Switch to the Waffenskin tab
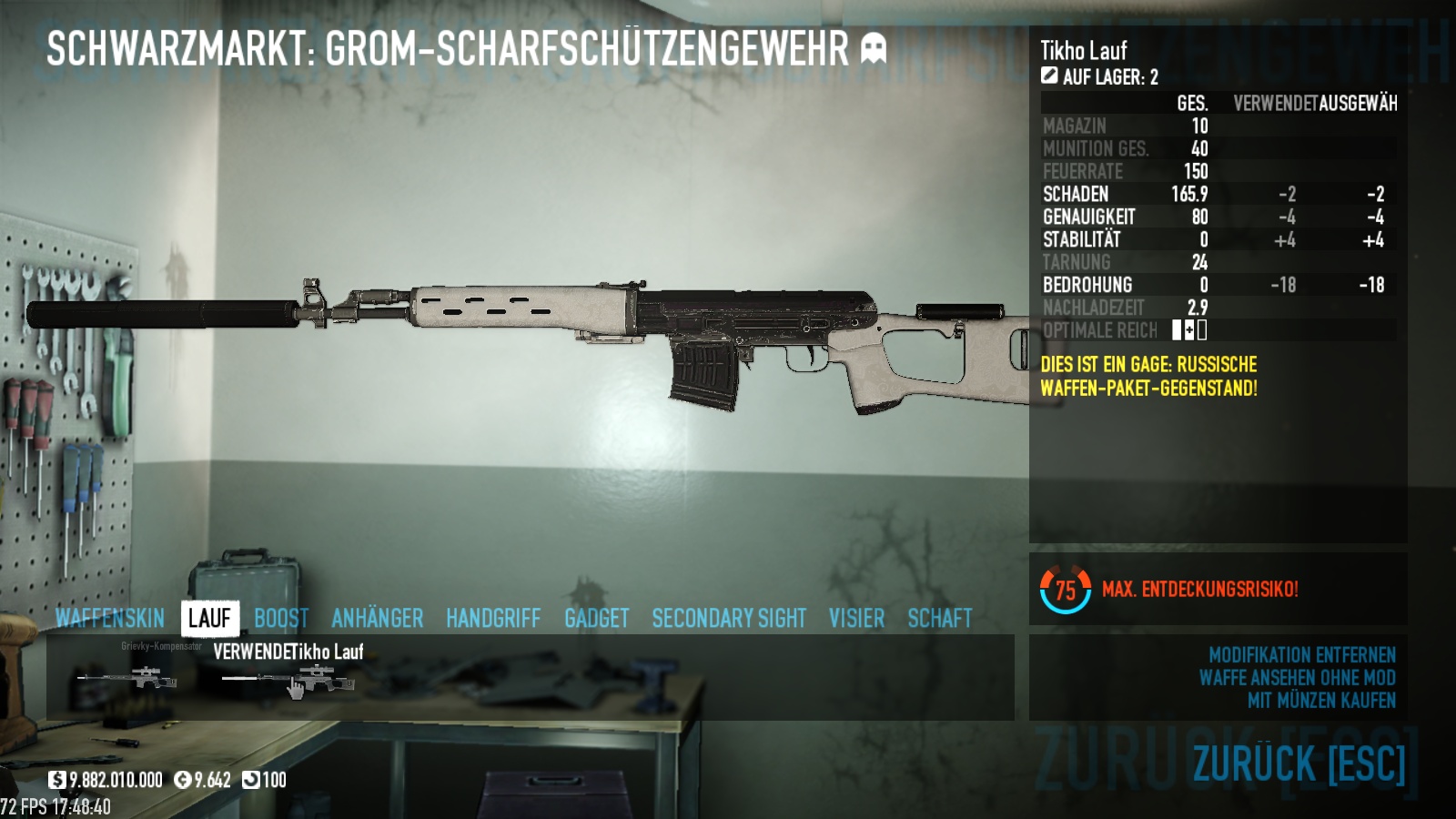Image resolution: width=1456 pixels, height=819 pixels. click(x=109, y=619)
